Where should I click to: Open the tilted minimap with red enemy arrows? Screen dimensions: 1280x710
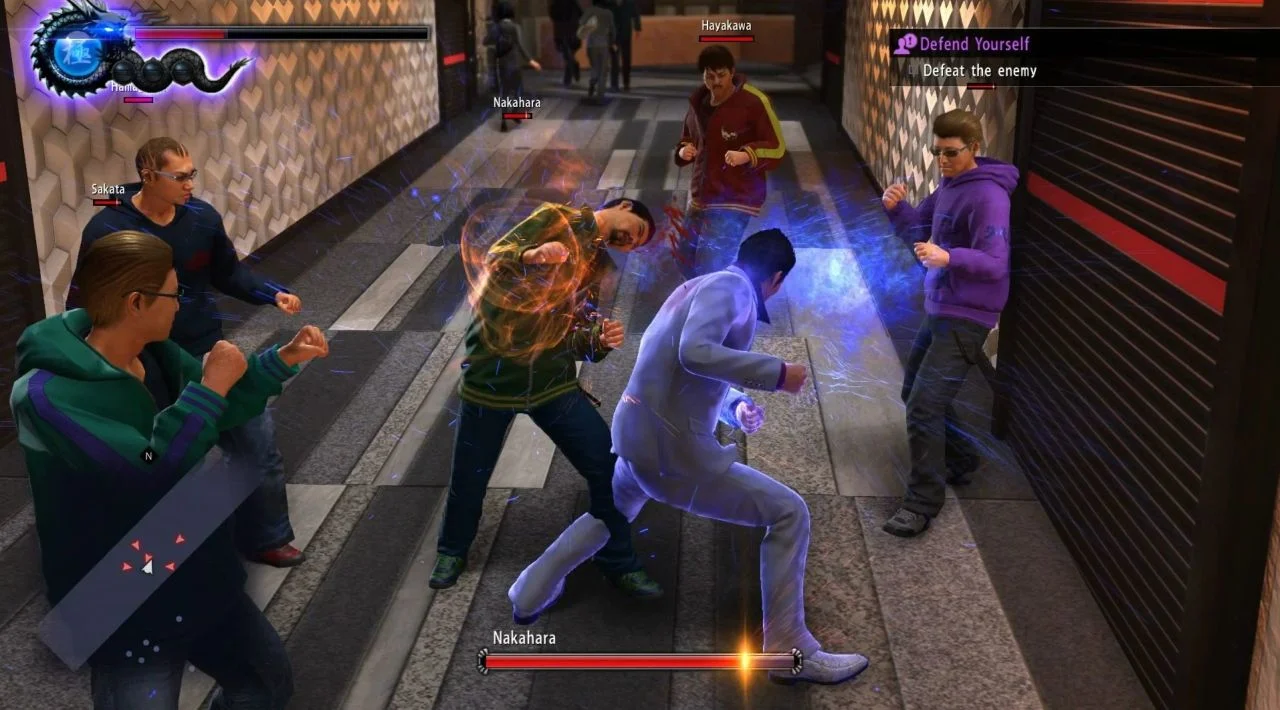[149, 560]
